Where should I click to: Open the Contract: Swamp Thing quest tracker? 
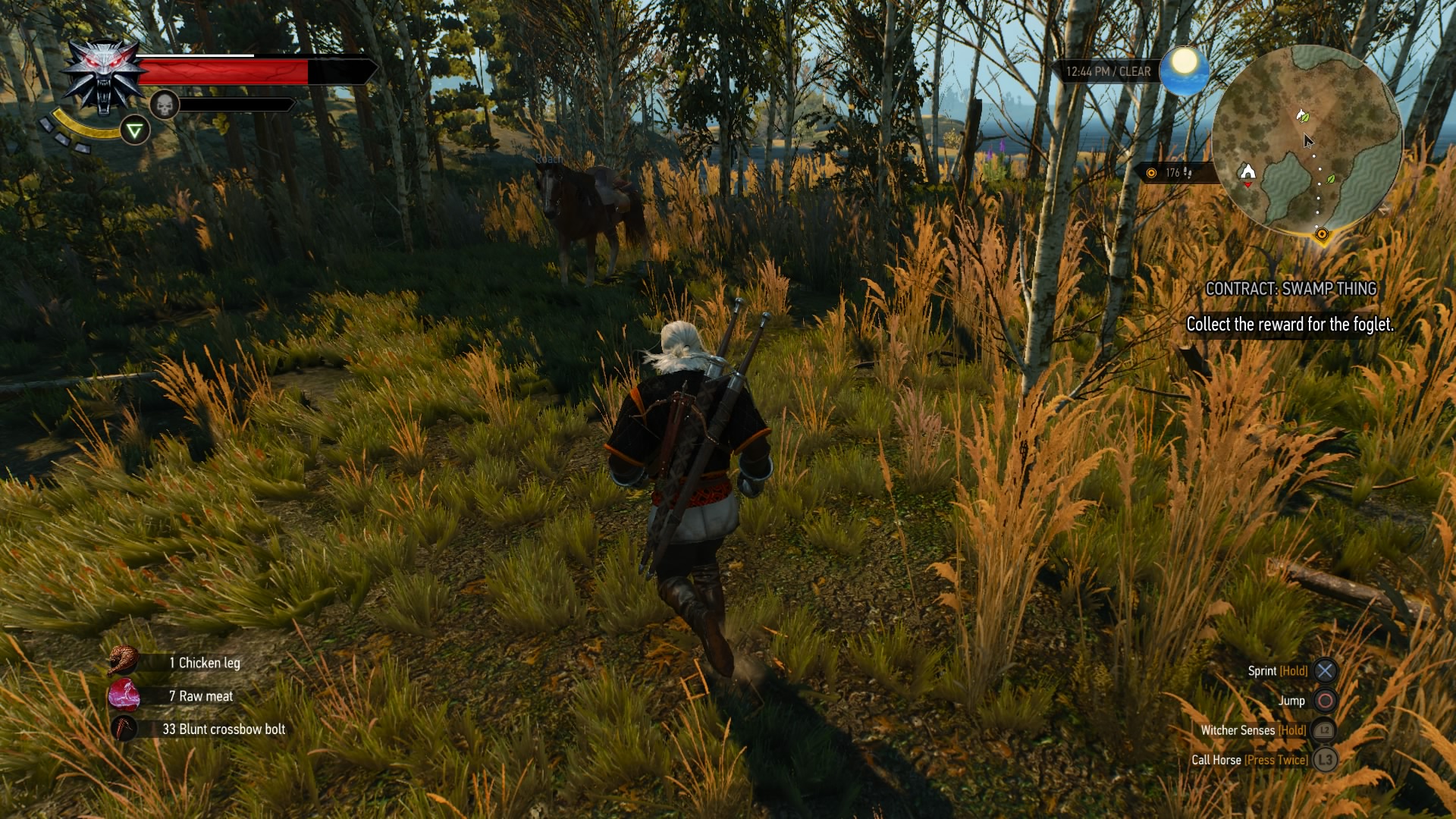pyautogui.click(x=1291, y=289)
